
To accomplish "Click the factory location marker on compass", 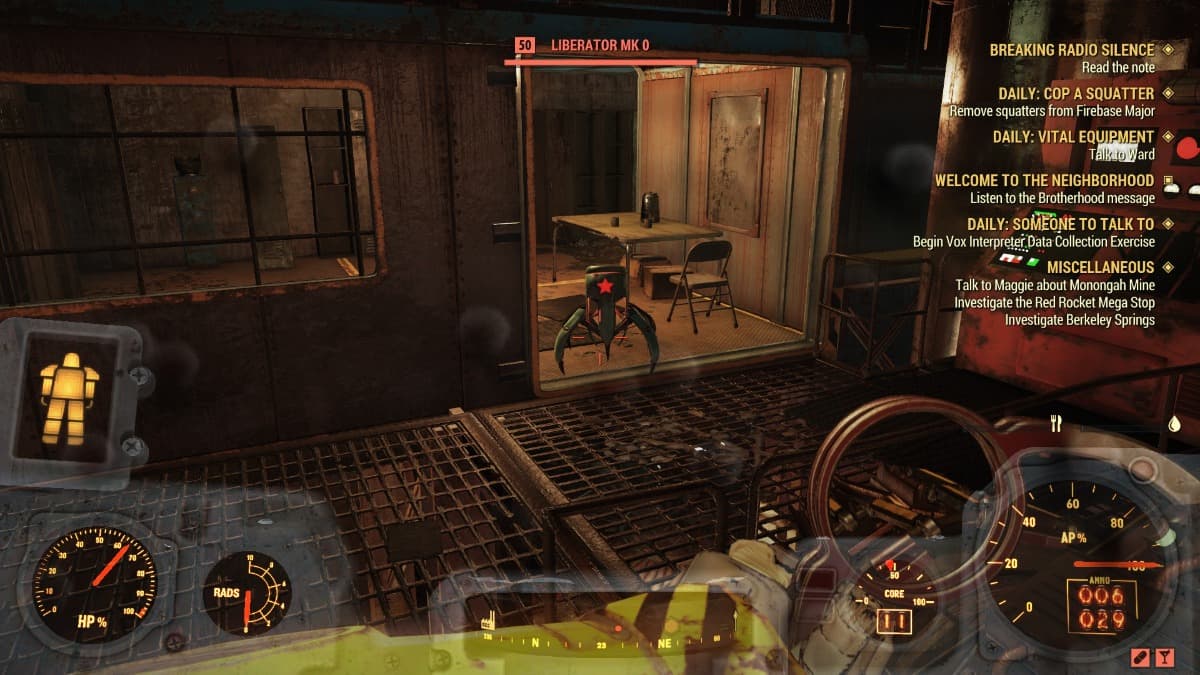I will tap(490, 620).
